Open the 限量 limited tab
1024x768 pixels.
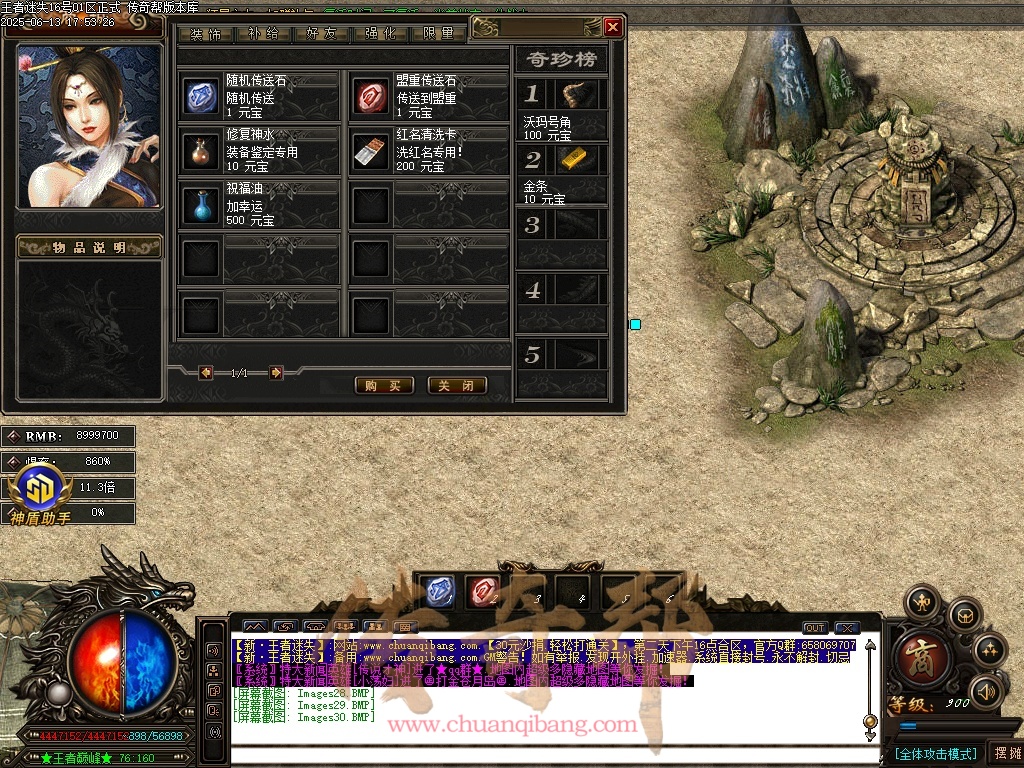pyautogui.click(x=438, y=34)
